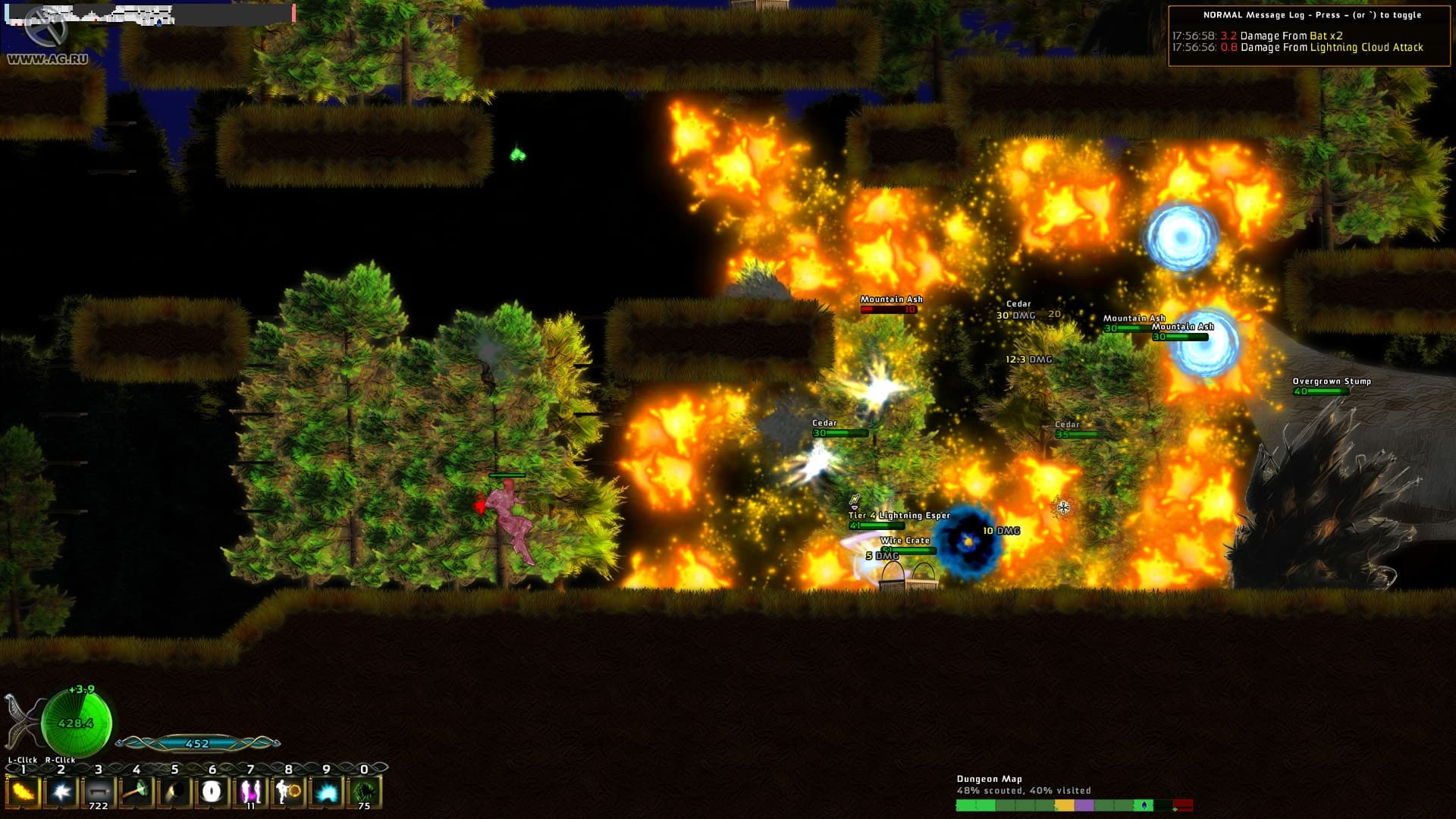Select the green leafy item in slot 0
The height and width of the screenshot is (819, 1456).
[x=364, y=792]
